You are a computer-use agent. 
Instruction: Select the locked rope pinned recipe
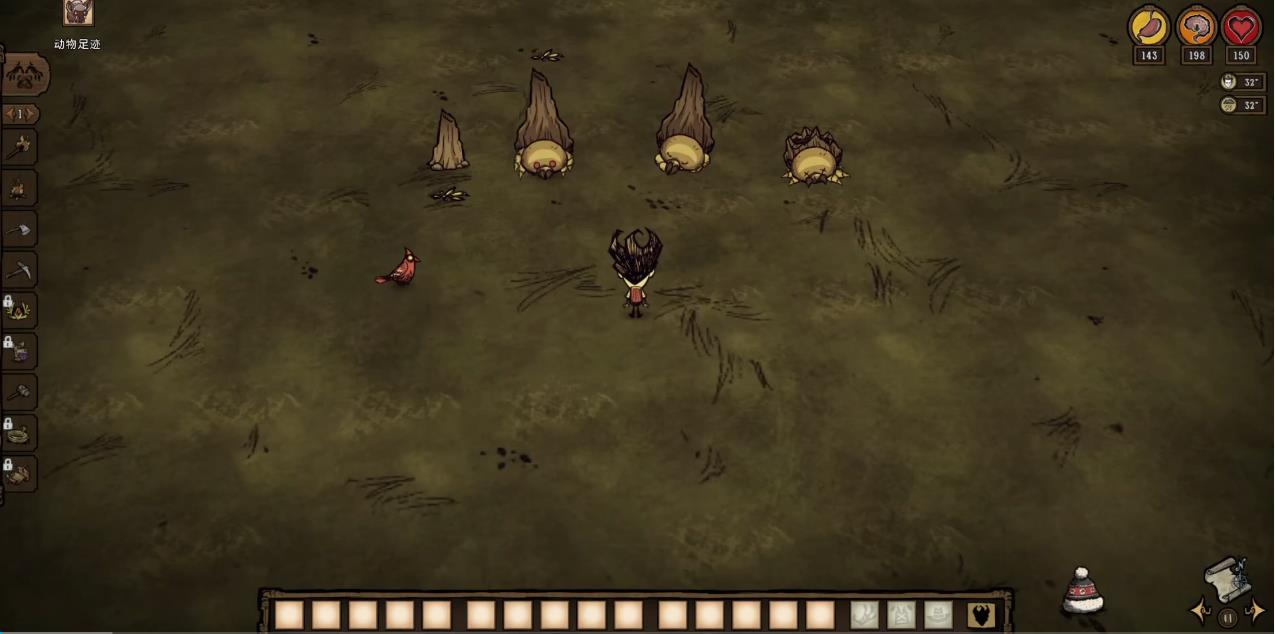[19, 433]
